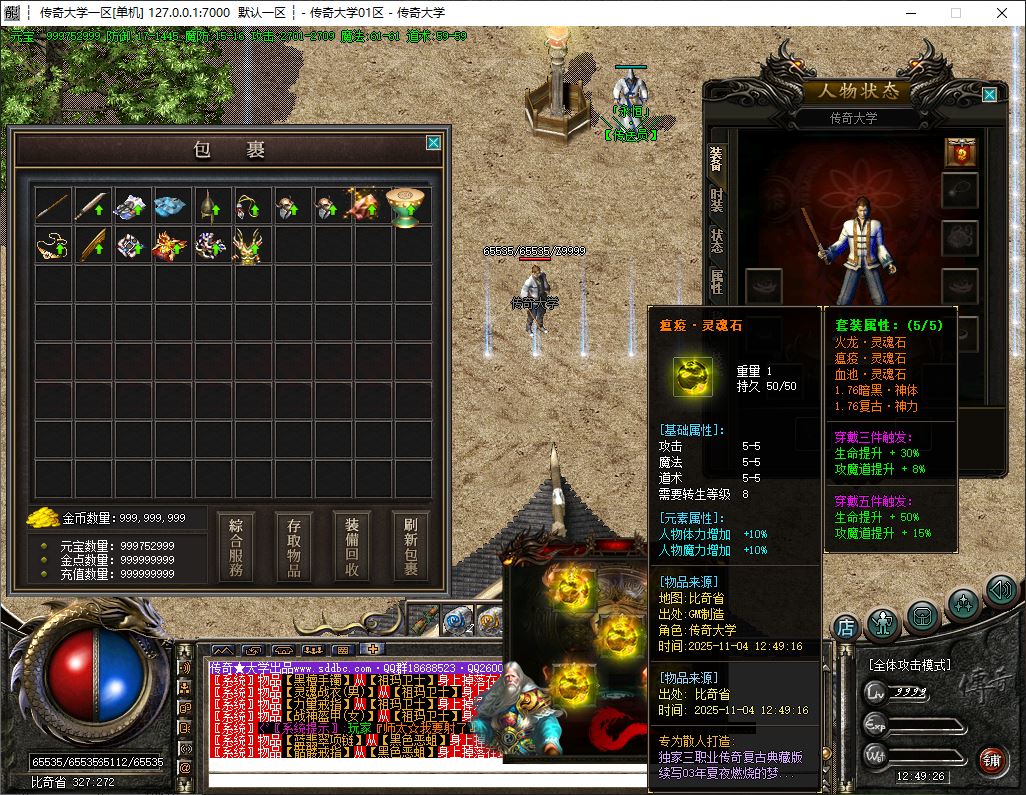Minimize the game window

click(x=910, y=13)
